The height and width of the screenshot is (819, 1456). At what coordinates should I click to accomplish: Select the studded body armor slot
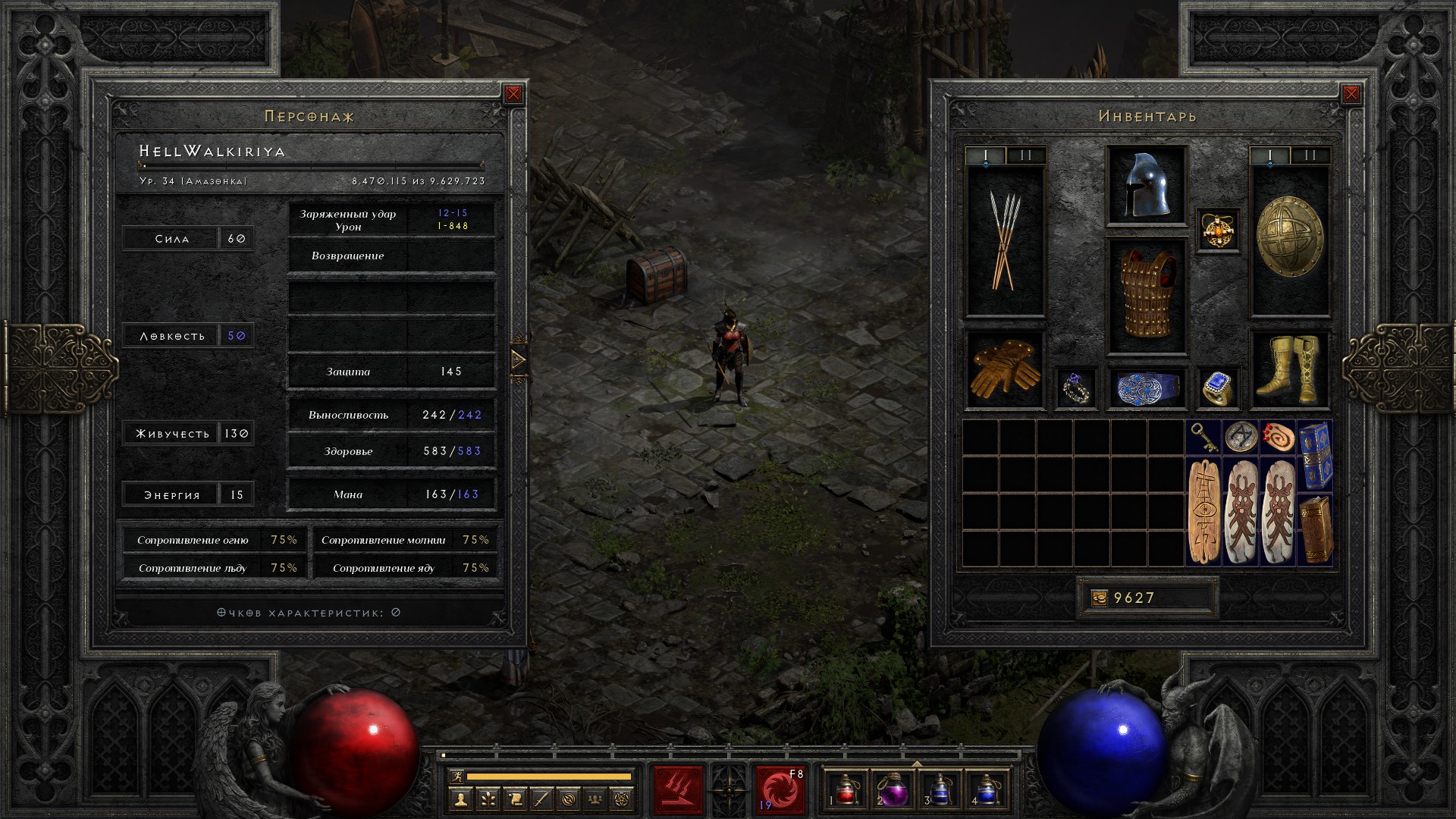pos(1146,294)
